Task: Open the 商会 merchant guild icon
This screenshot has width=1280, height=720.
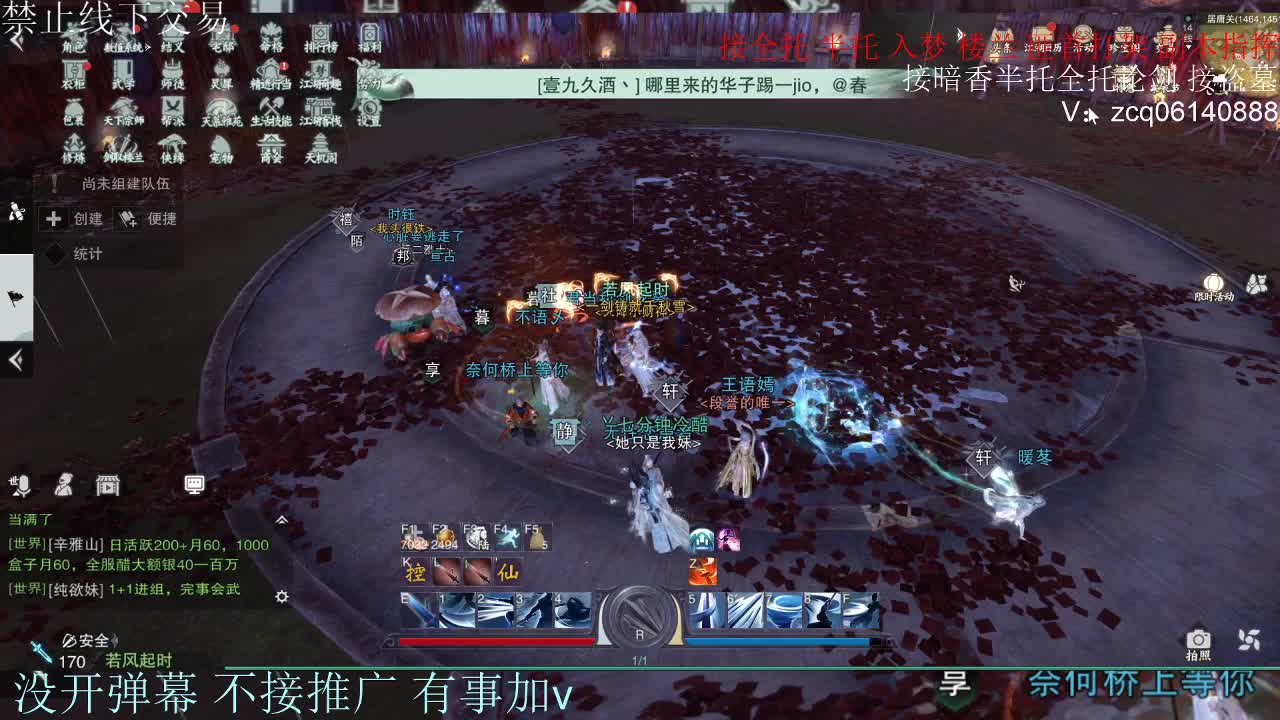Action: pyautogui.click(x=269, y=150)
